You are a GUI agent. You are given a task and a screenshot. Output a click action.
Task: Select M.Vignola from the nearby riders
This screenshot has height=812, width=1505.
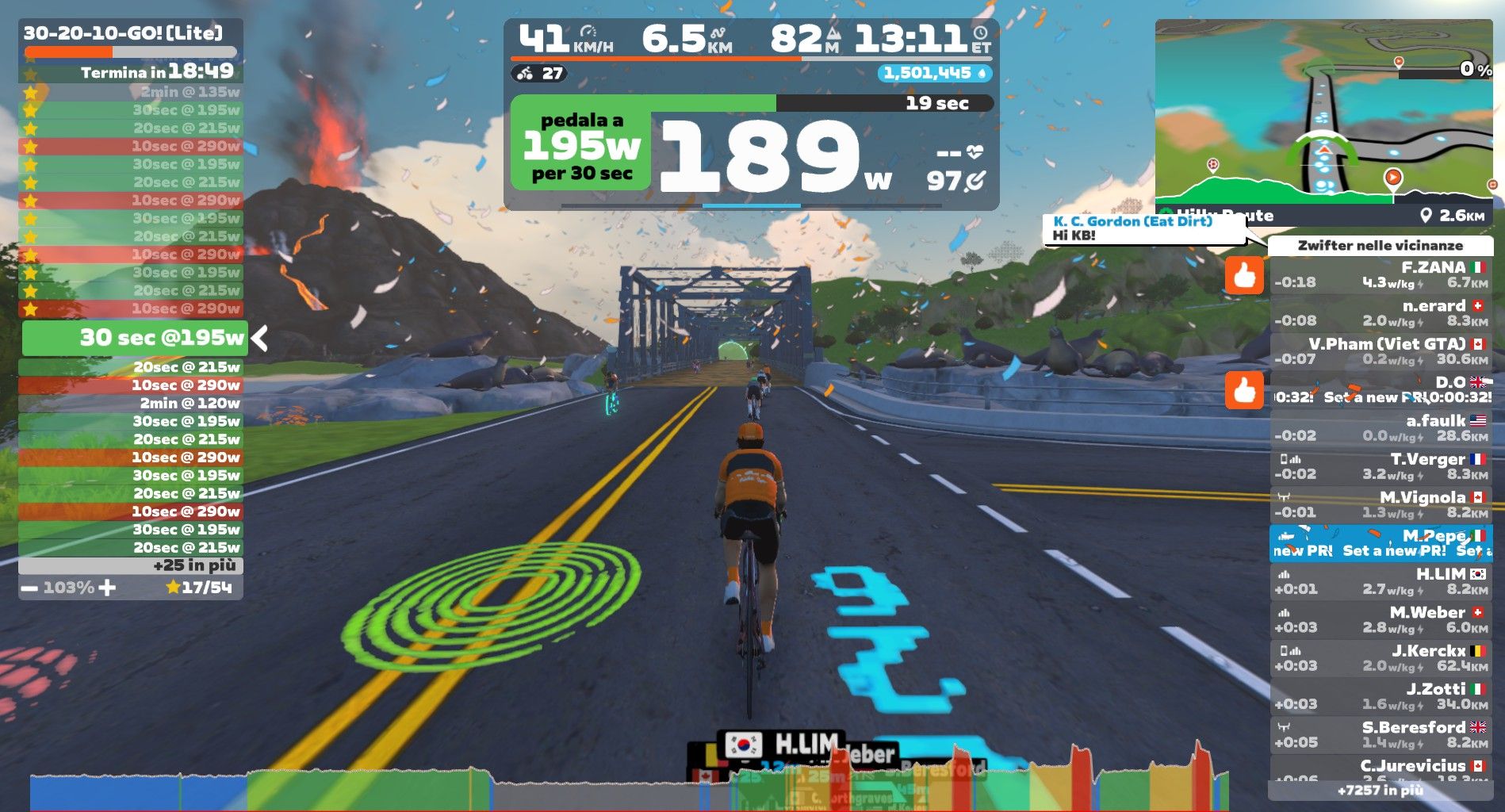click(1380, 504)
